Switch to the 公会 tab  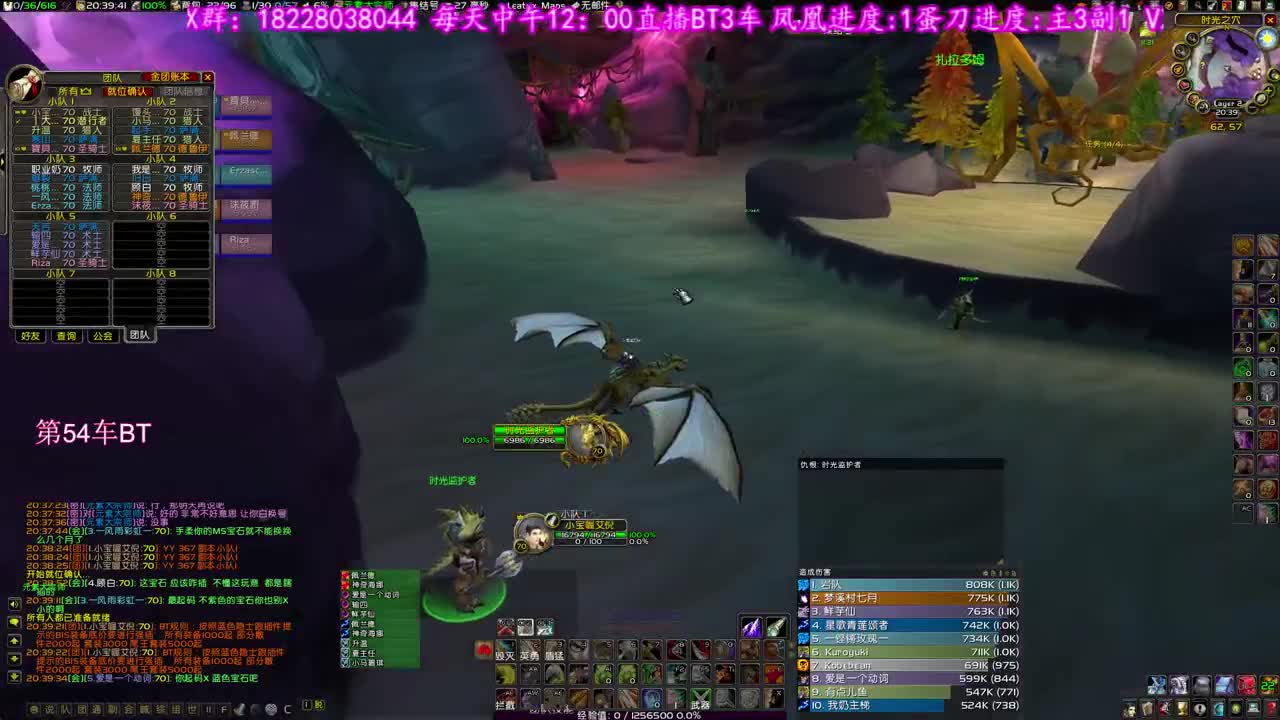pyautogui.click(x=102, y=336)
